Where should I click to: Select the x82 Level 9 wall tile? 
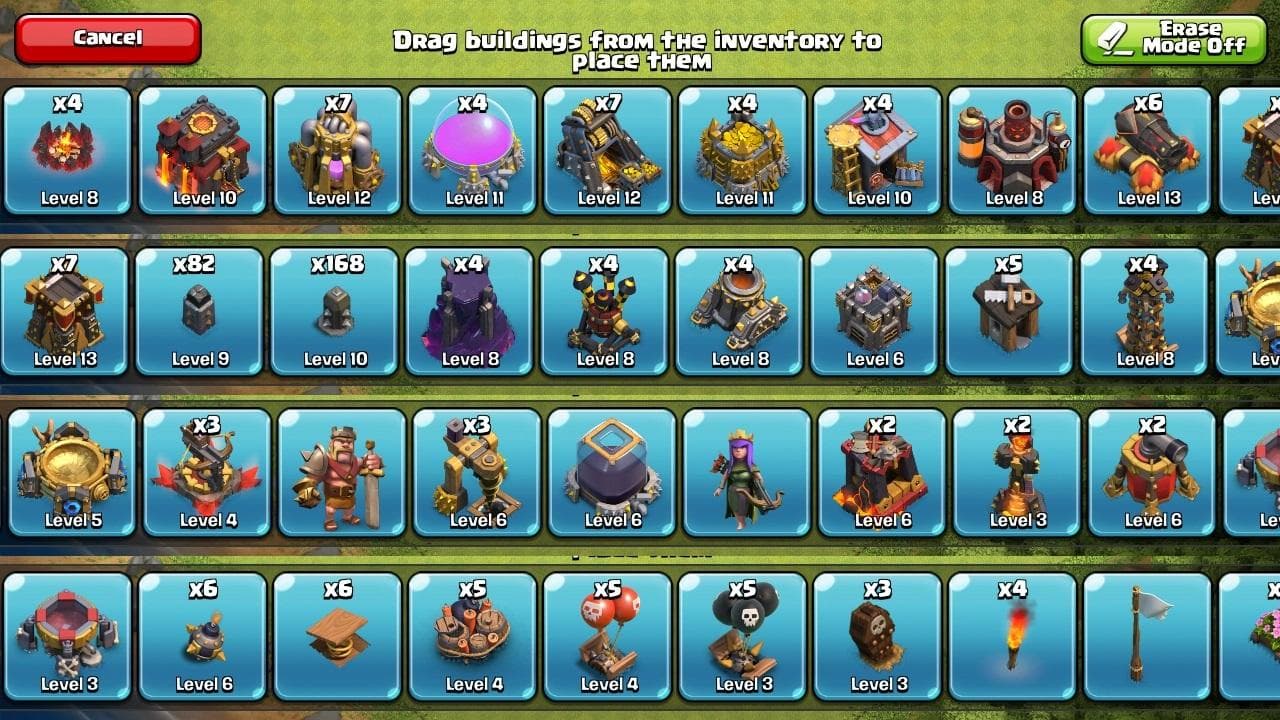[200, 311]
